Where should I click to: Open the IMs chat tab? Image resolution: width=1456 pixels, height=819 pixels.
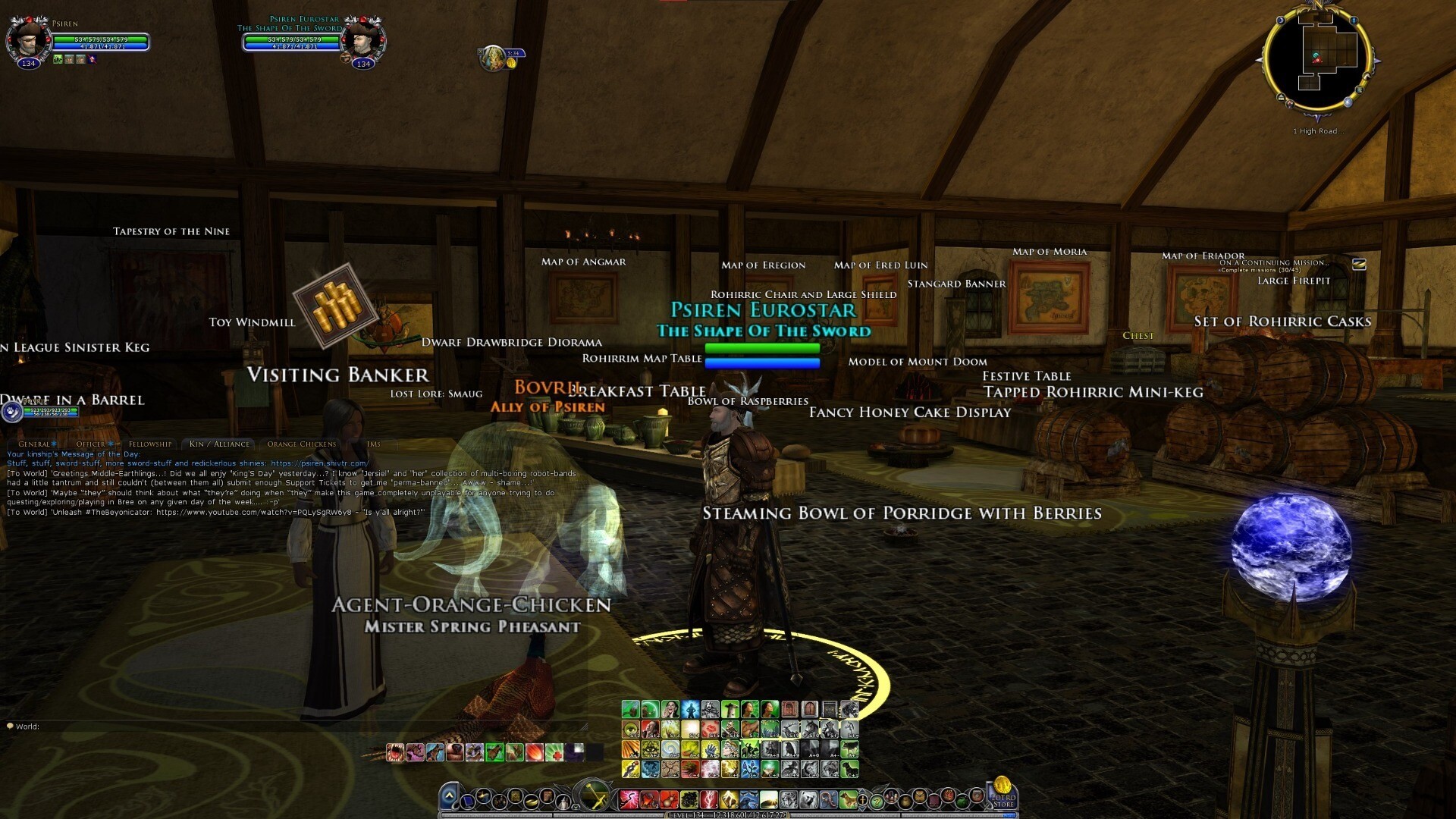tap(373, 444)
